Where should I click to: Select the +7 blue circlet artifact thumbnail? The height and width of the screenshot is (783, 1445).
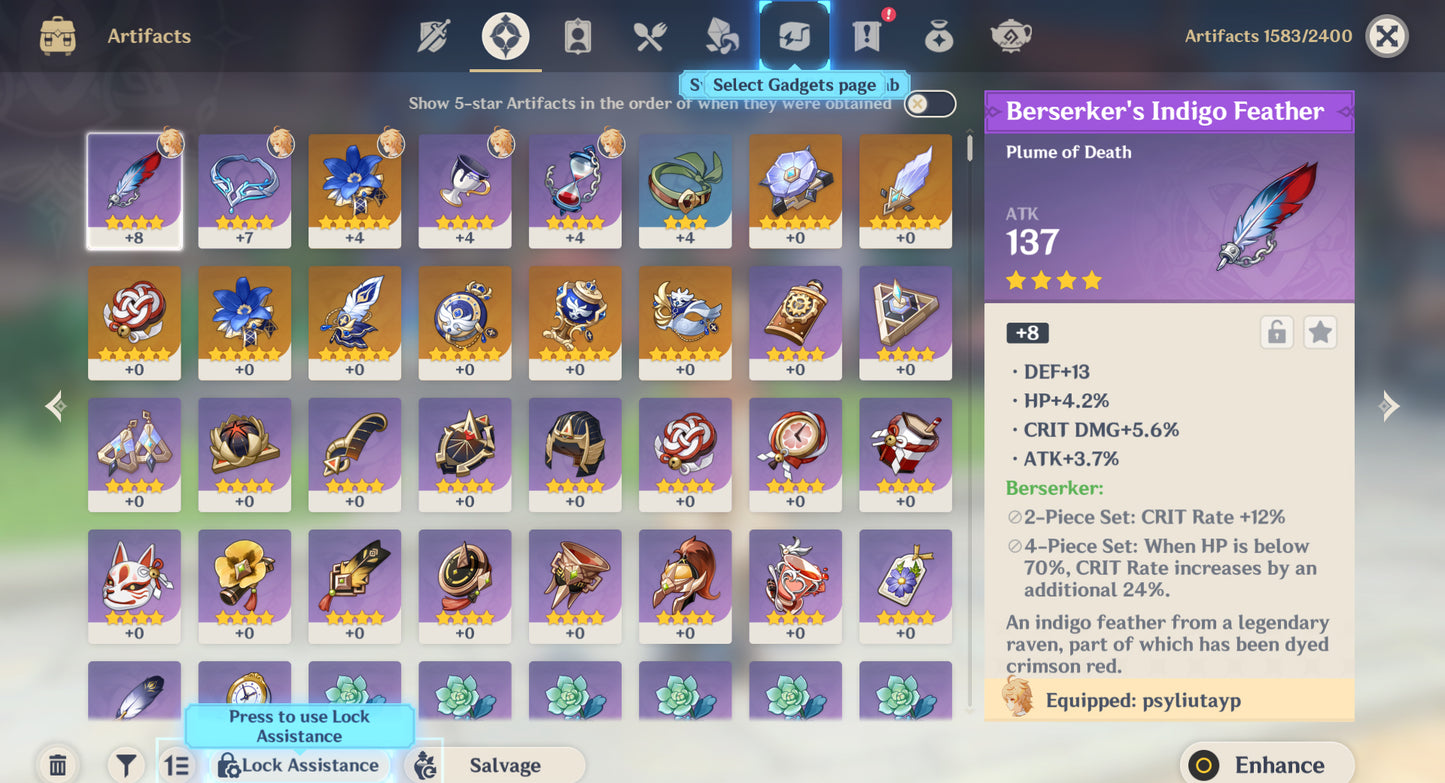pyautogui.click(x=245, y=190)
